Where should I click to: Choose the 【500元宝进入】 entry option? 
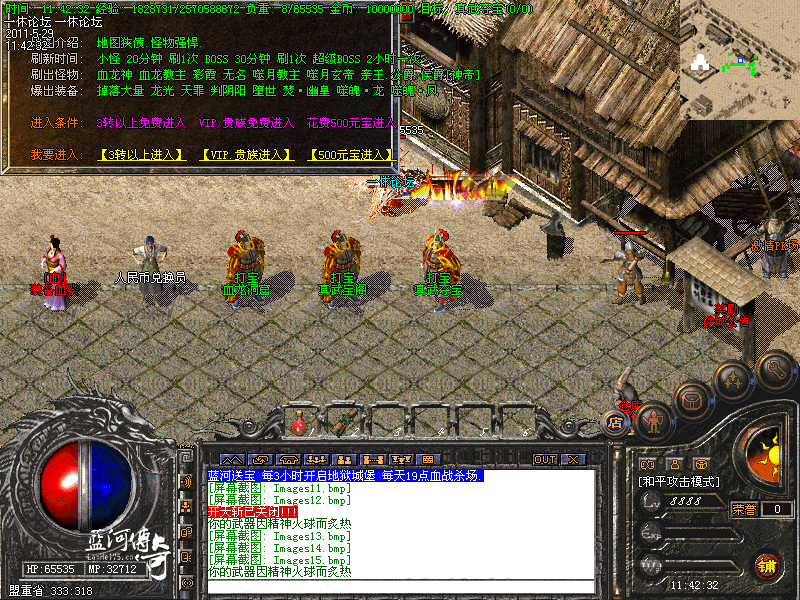click(x=351, y=155)
